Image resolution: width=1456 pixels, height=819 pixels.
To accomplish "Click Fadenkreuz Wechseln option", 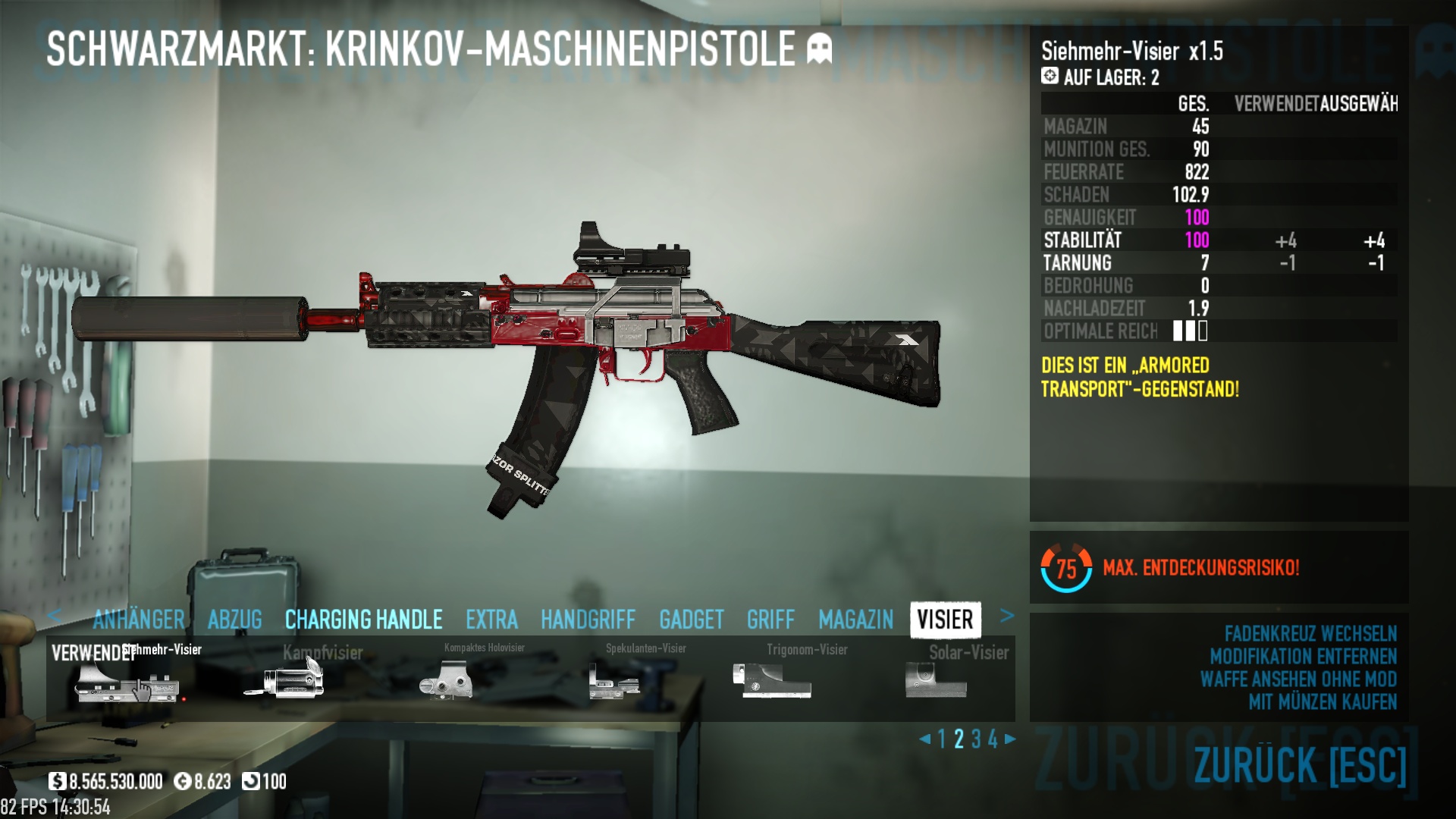I will (1310, 634).
